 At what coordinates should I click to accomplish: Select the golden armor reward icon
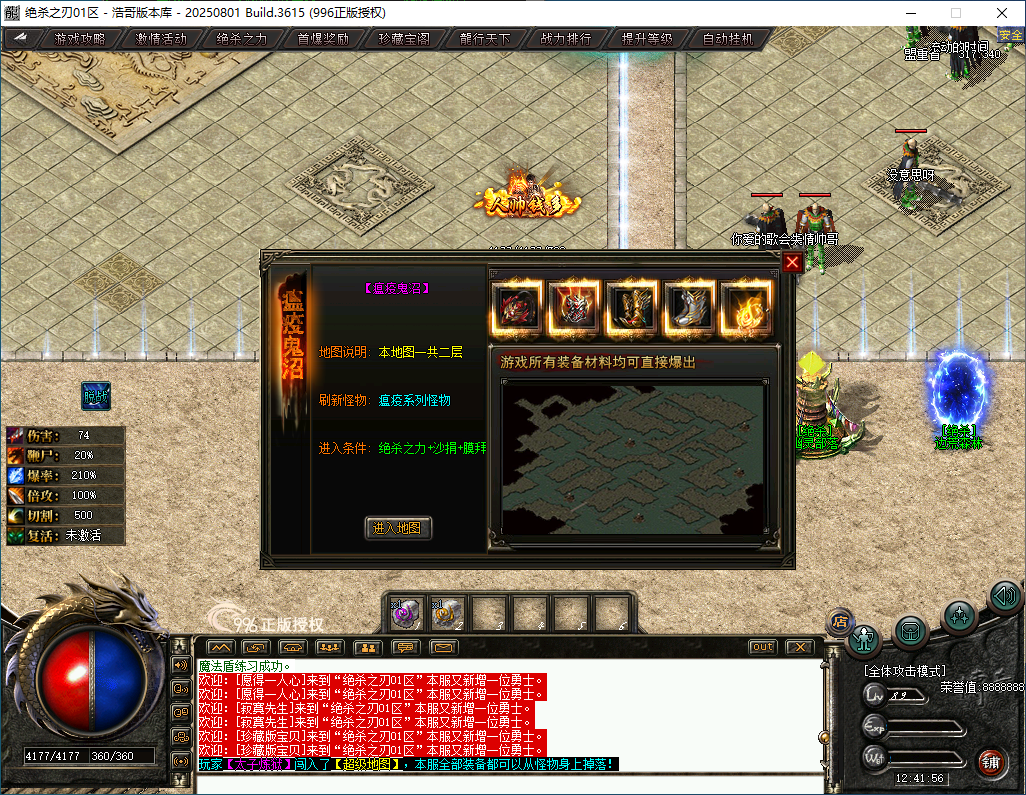point(632,306)
